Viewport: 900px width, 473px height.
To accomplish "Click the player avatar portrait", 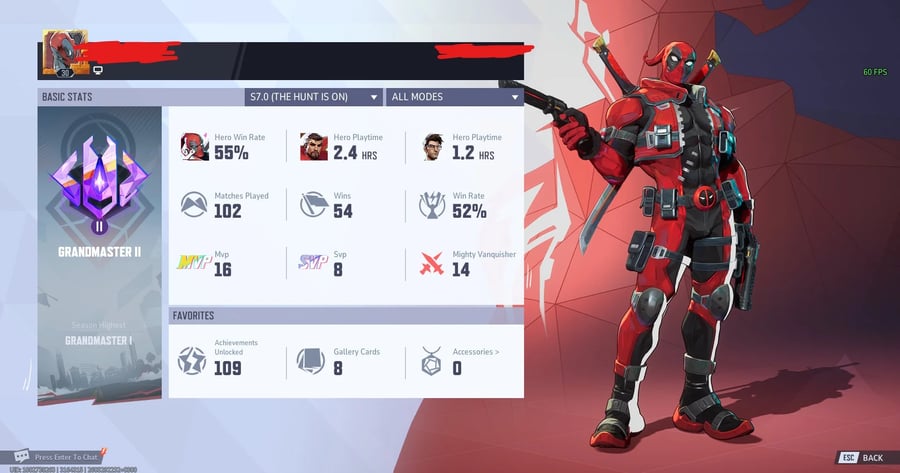I will (x=65, y=53).
